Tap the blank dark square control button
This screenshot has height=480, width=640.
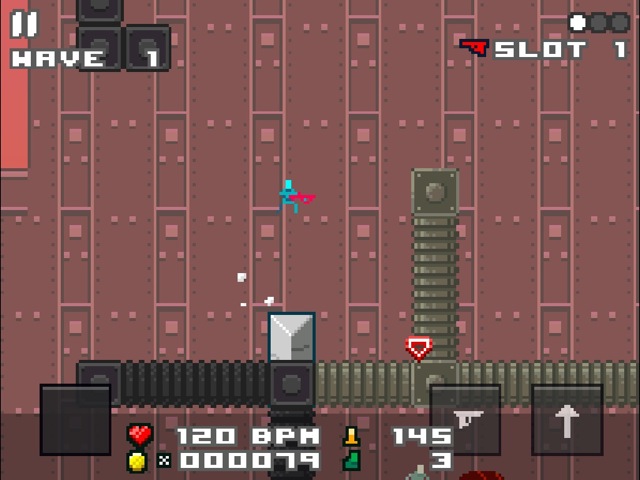[x=75, y=420]
